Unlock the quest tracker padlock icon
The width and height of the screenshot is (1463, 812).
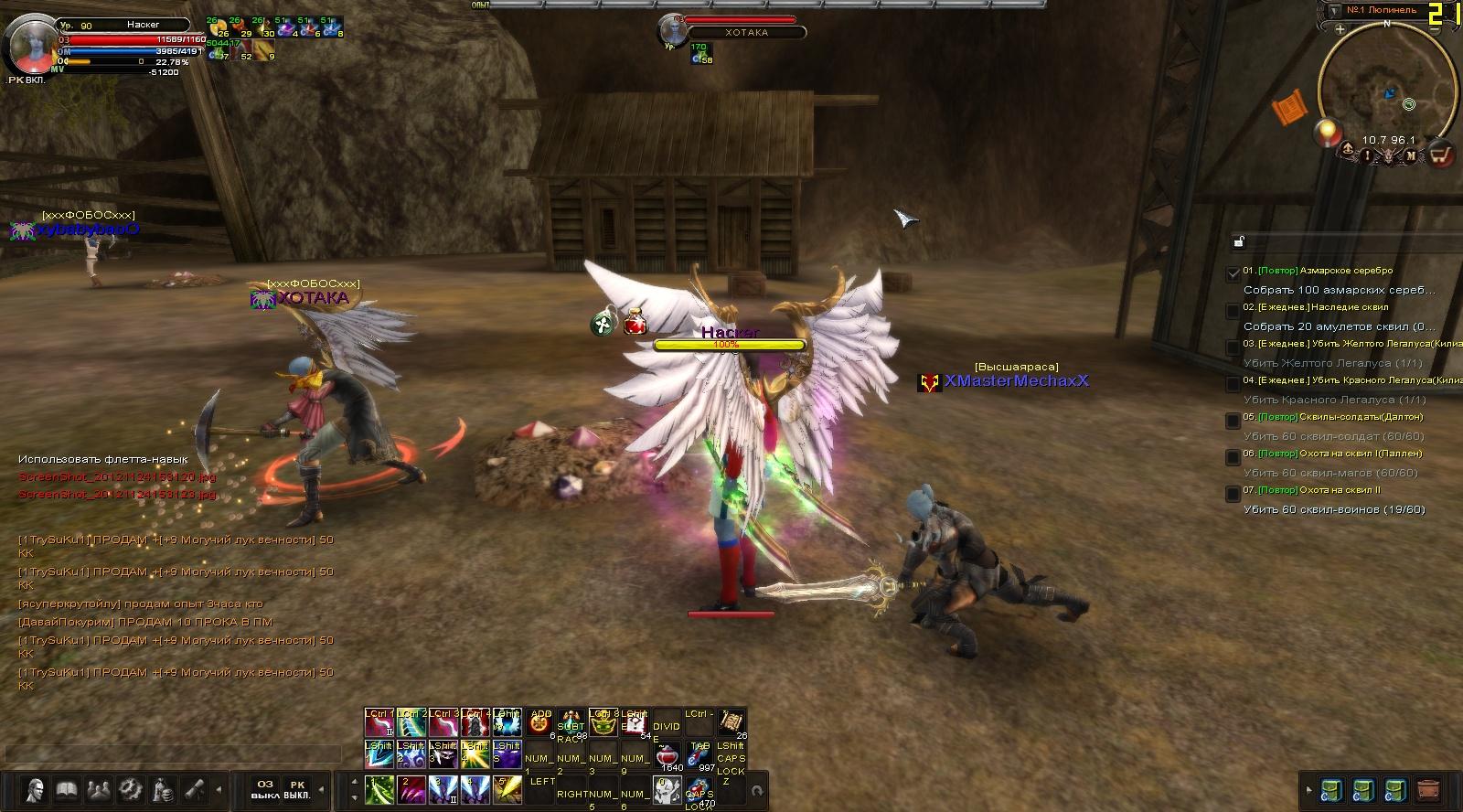tap(1239, 241)
